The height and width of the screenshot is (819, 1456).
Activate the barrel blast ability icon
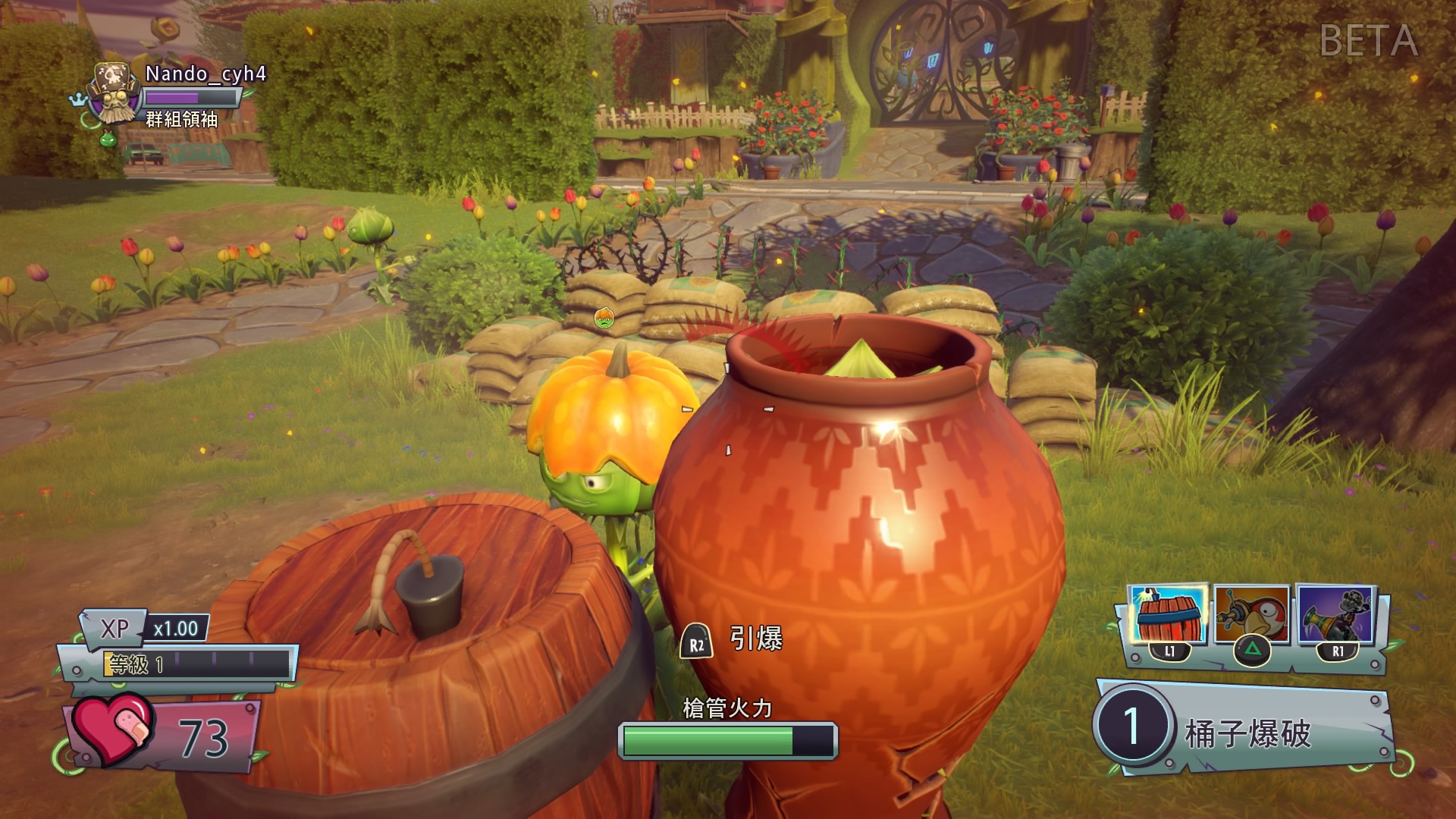(x=1167, y=615)
